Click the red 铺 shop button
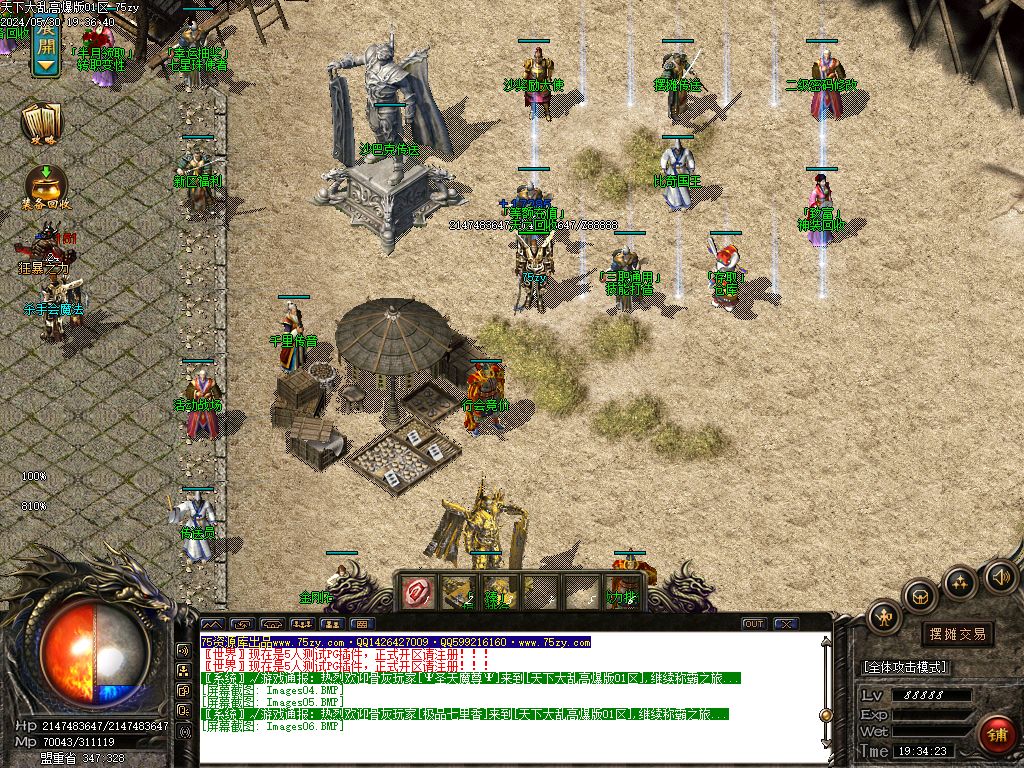This screenshot has width=1024, height=768. pyautogui.click(x=996, y=733)
